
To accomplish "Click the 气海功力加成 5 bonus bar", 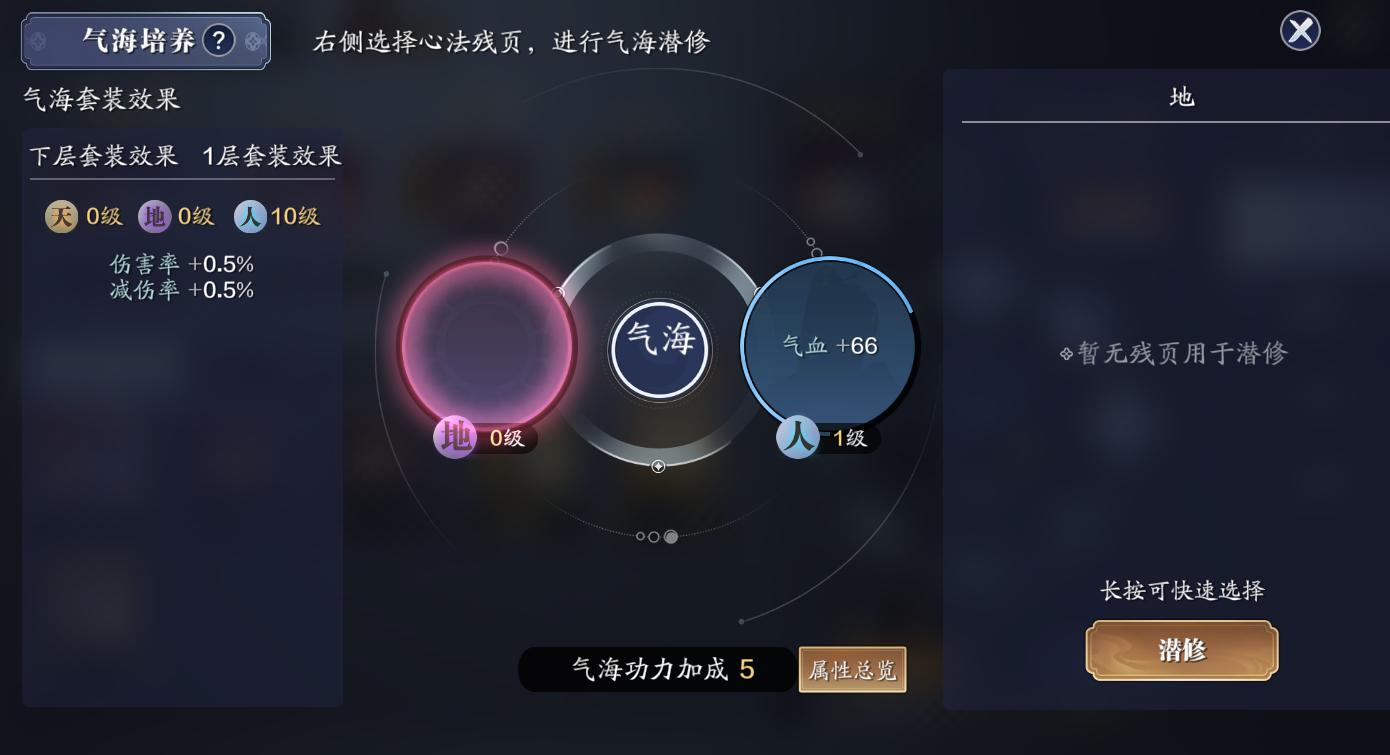I will click(655, 670).
